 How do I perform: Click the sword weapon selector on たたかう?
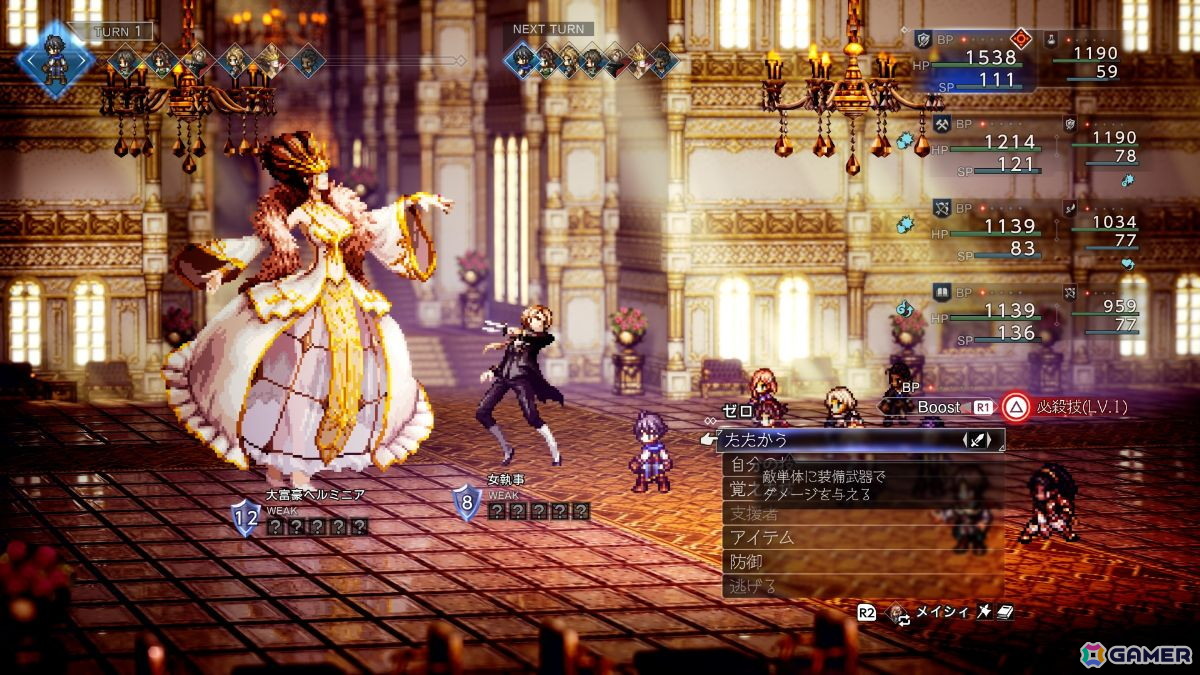click(x=976, y=440)
